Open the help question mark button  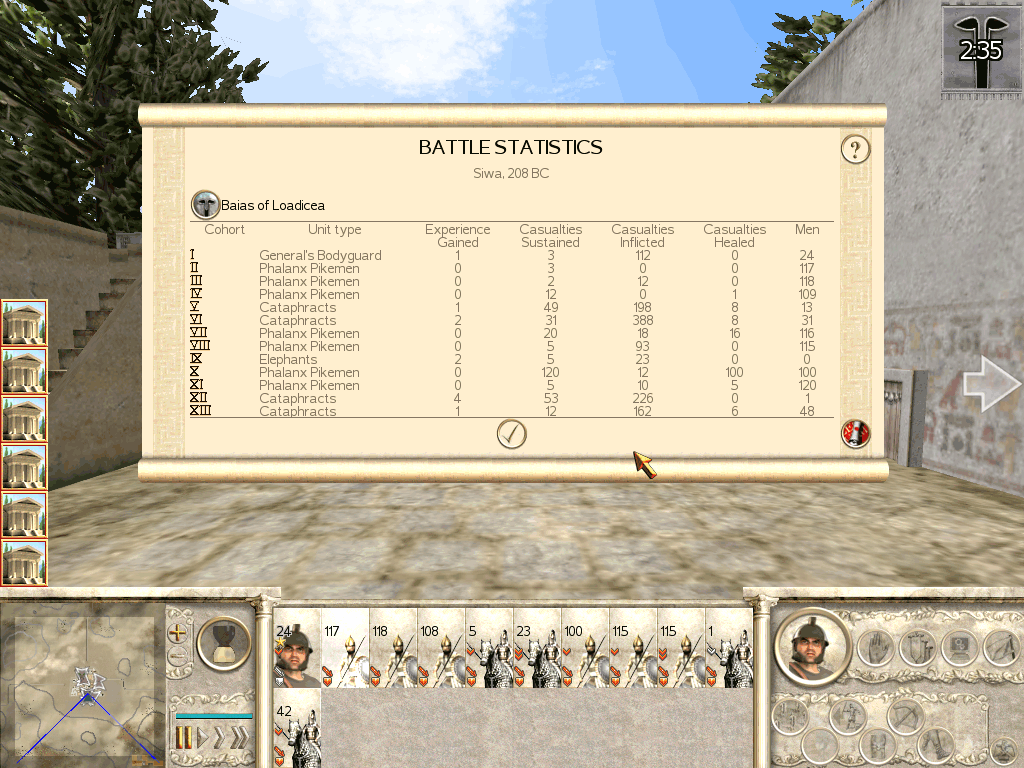(855, 150)
